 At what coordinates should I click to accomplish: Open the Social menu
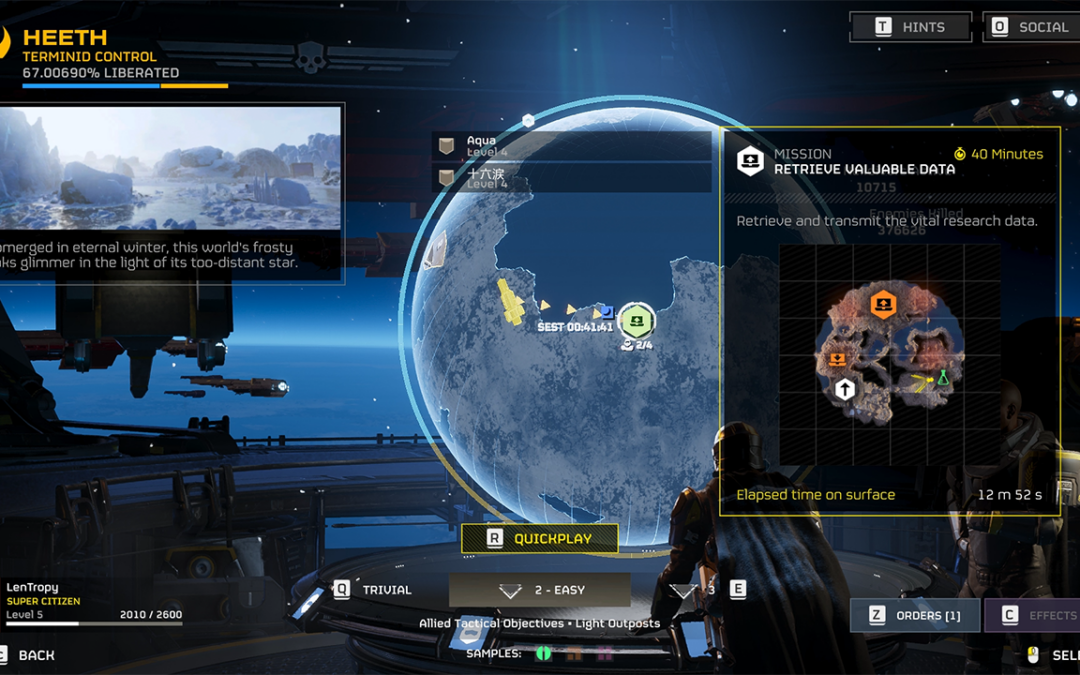tap(1031, 27)
